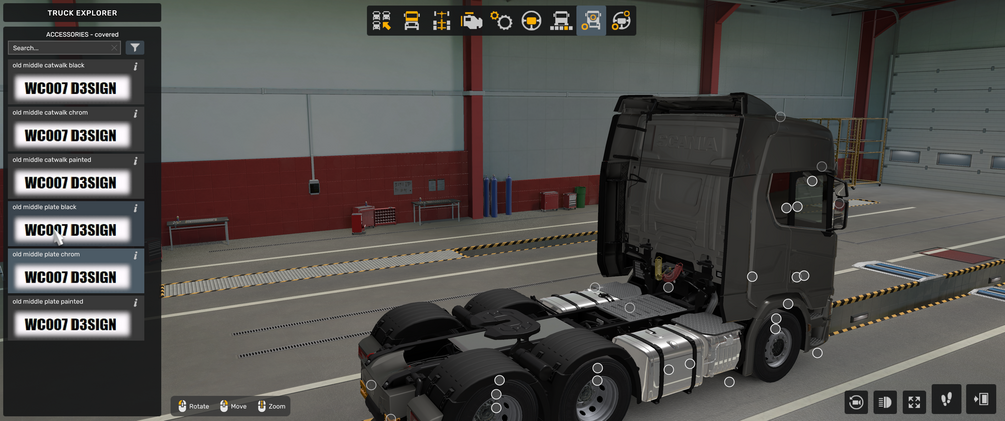Open the chassis category icon
The height and width of the screenshot is (421, 1005).
click(441, 21)
